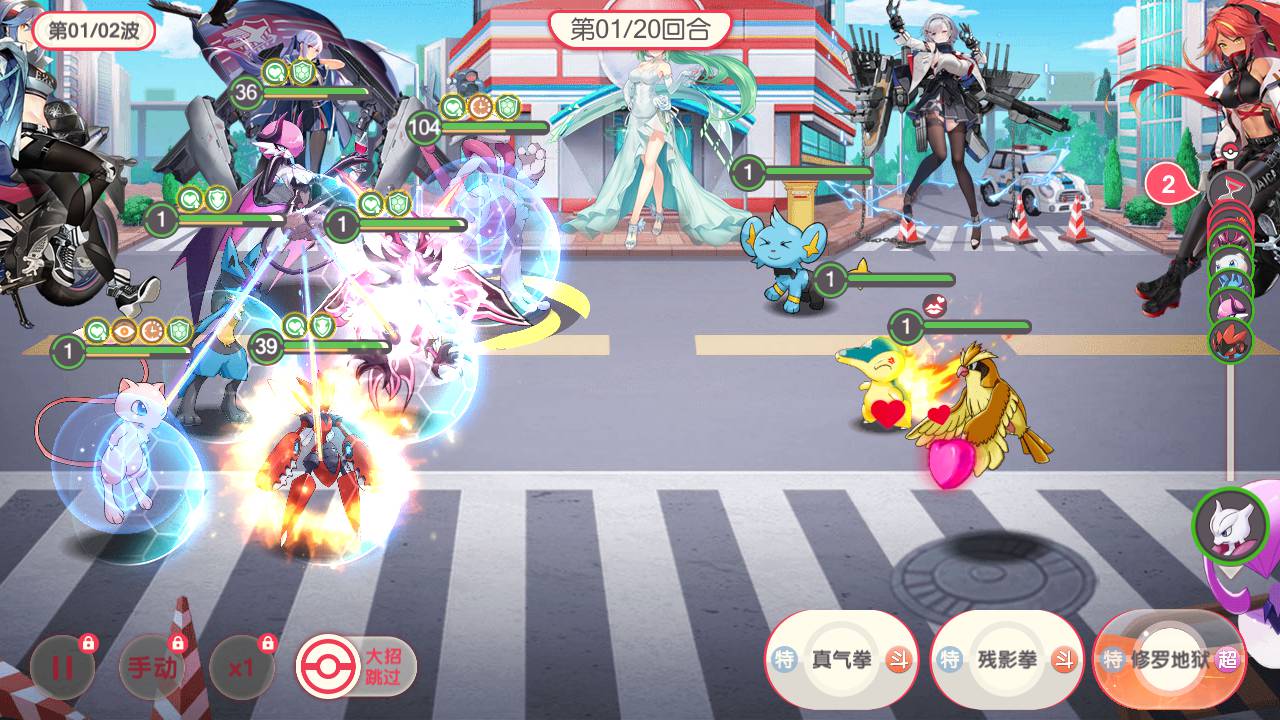Viewport: 1280px width, 720px height.
Task: Select the red Scizor portrait in turn order
Action: [1230, 340]
